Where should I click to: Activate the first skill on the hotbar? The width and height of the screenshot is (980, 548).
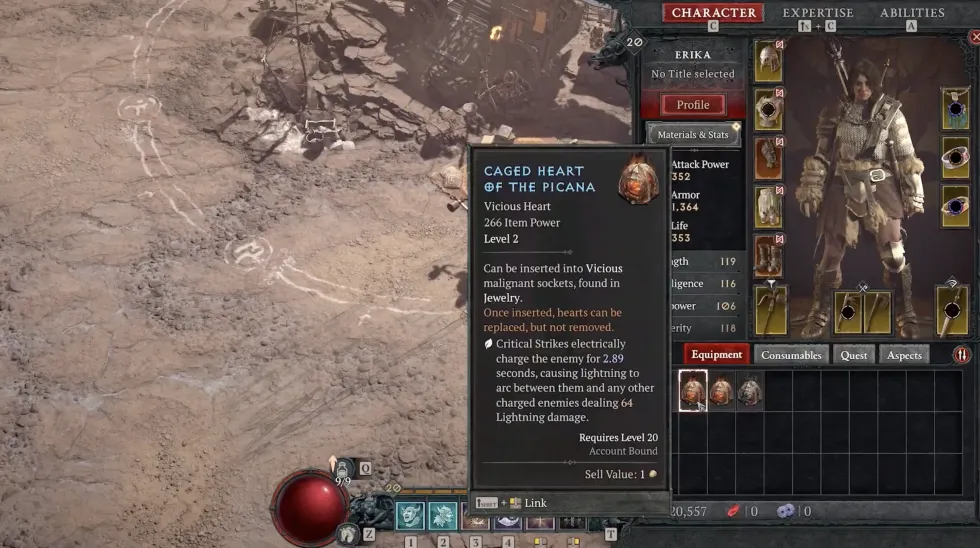coord(410,516)
